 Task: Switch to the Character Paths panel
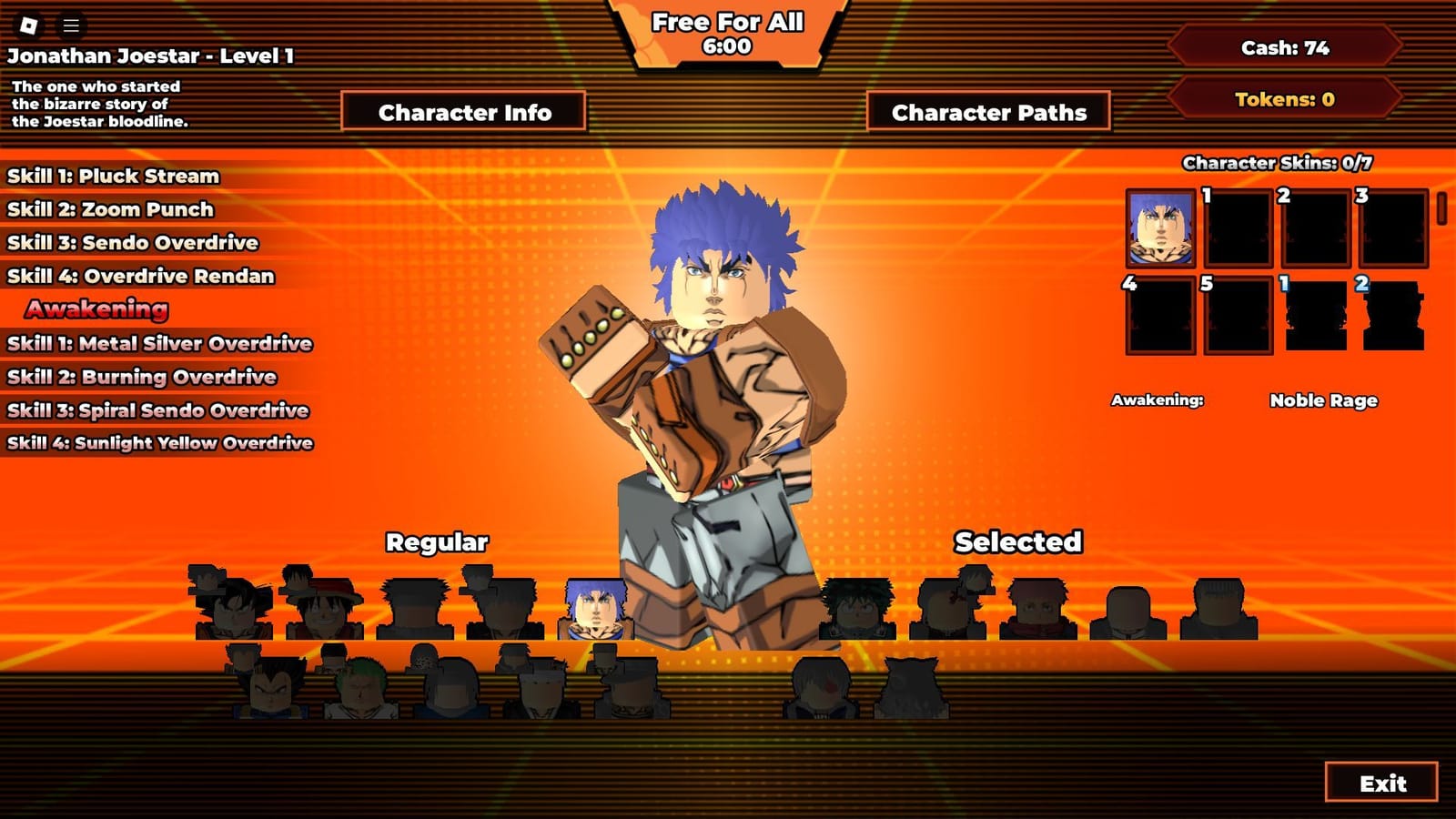pos(988,111)
